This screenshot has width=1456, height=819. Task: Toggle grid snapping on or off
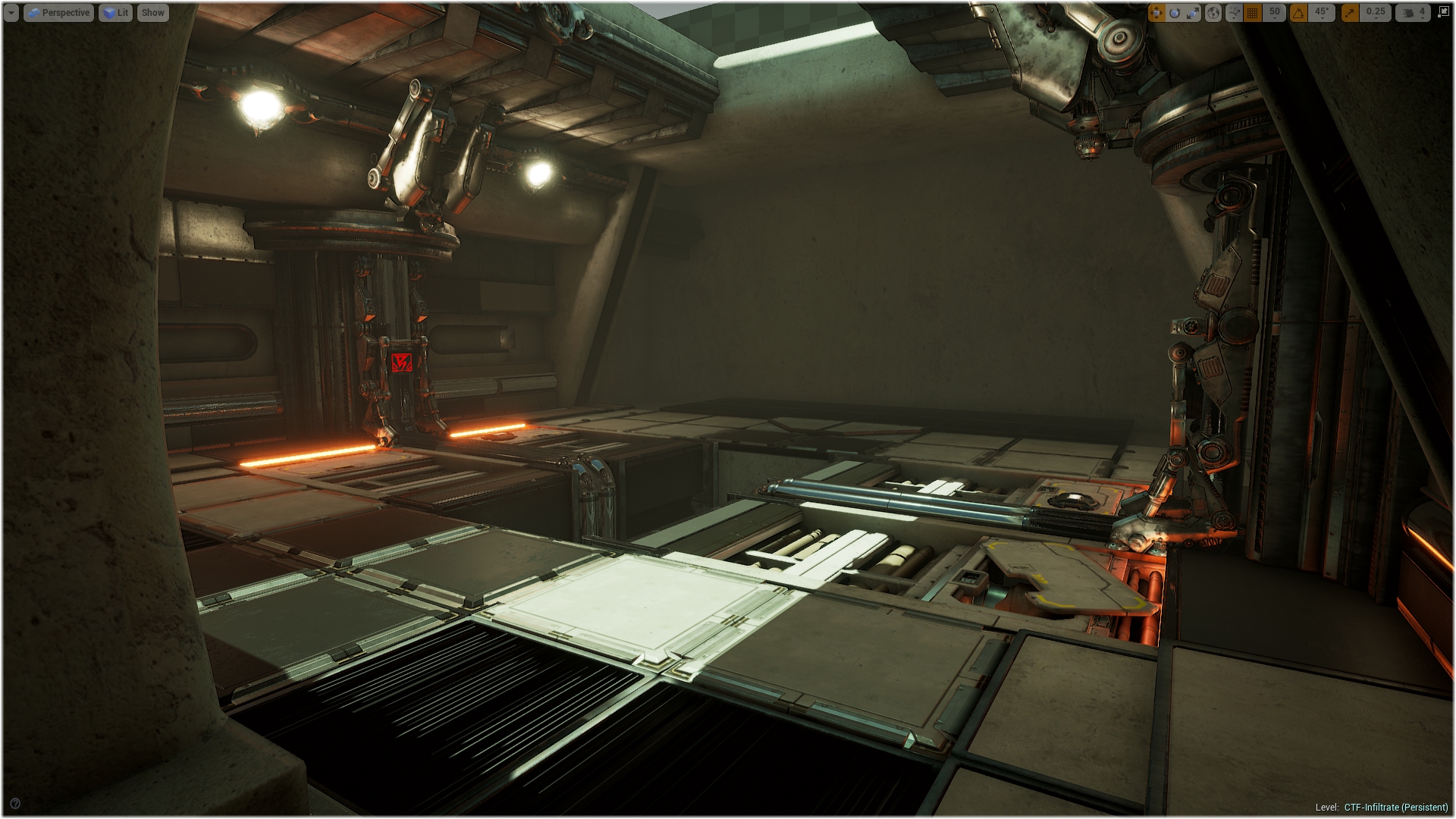[x=1253, y=13]
